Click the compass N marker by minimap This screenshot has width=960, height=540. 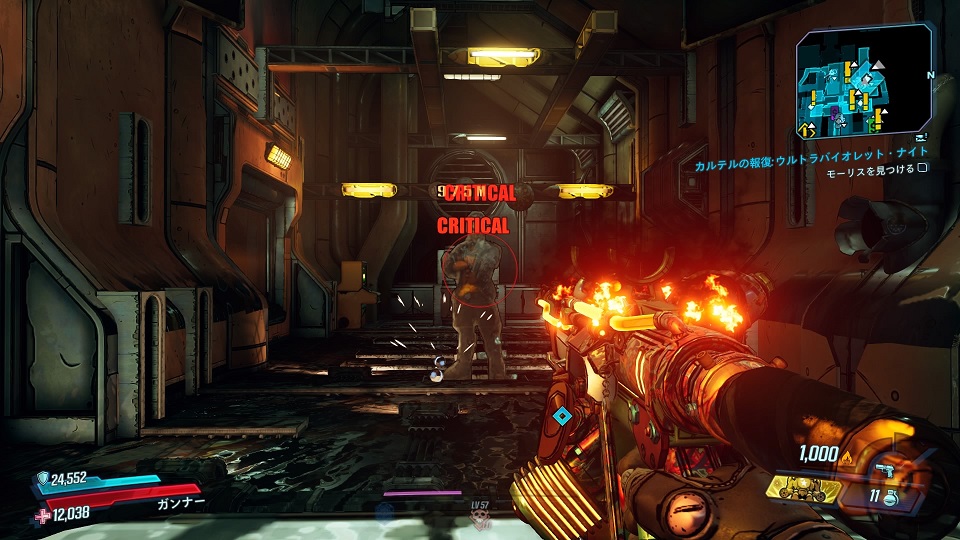[930, 74]
